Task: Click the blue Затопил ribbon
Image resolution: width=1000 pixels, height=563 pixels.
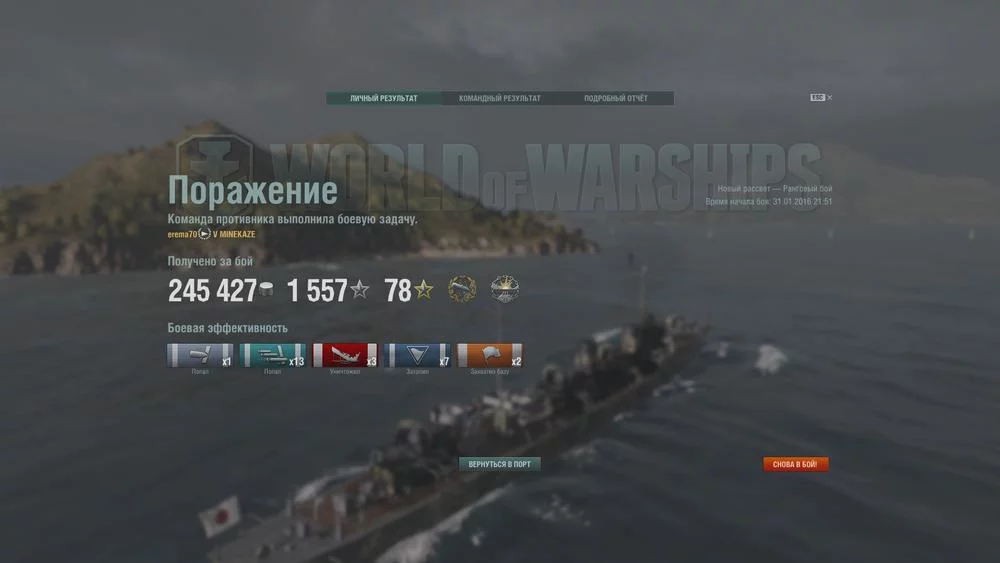Action: [x=417, y=356]
